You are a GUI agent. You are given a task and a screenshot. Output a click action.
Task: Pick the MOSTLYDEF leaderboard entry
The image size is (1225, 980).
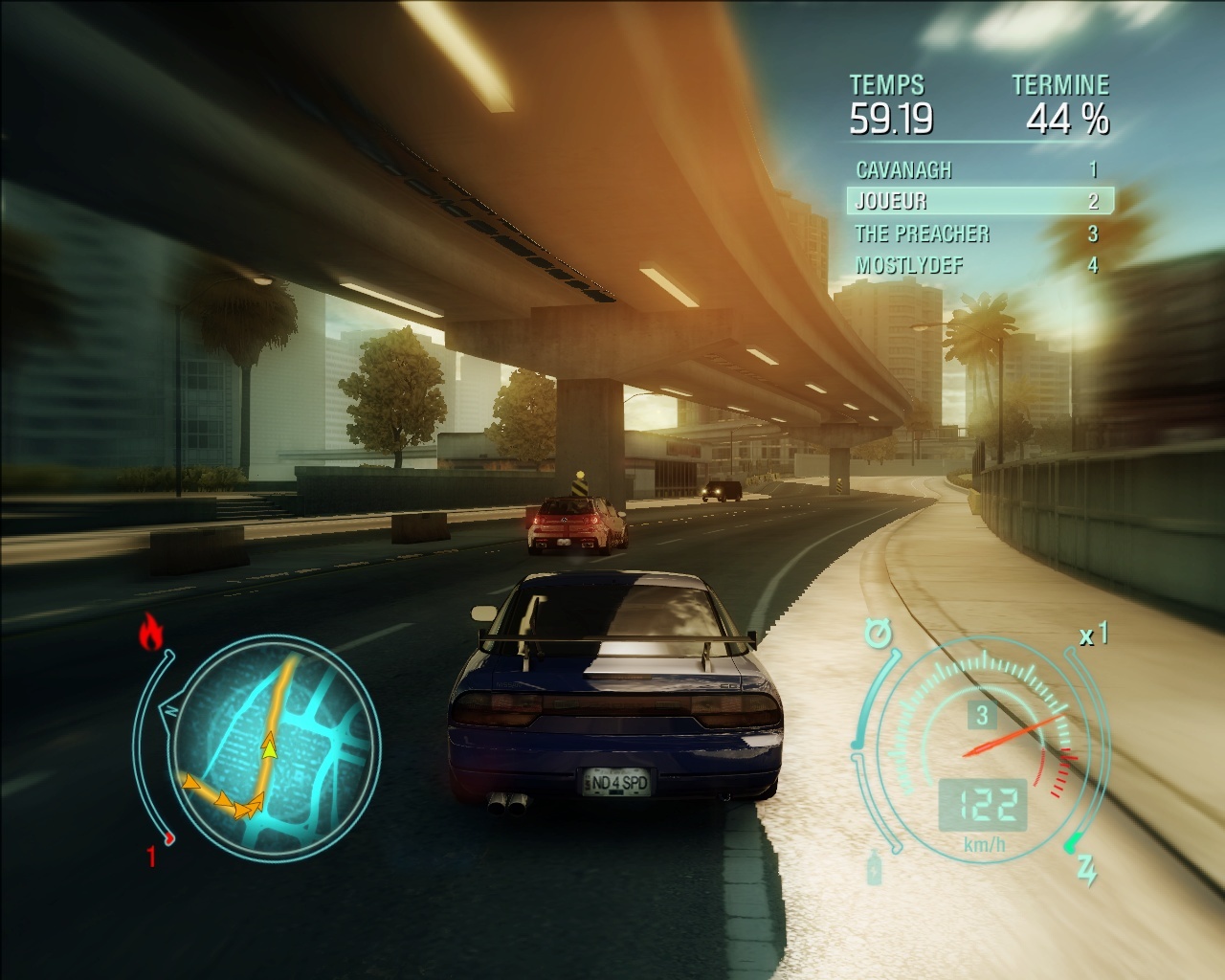click(976, 265)
